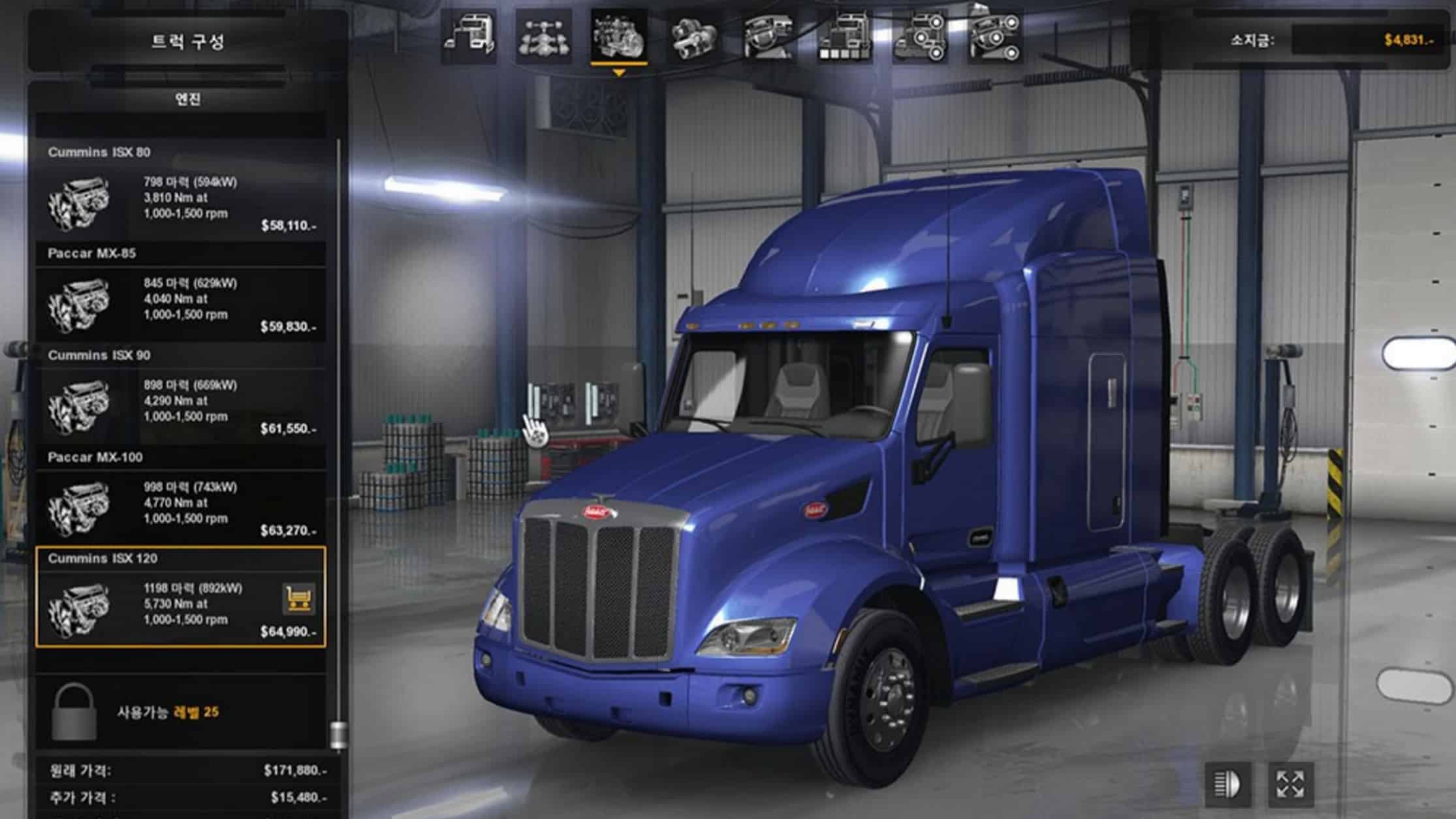Open the transmission category tab

pyautogui.click(x=693, y=37)
